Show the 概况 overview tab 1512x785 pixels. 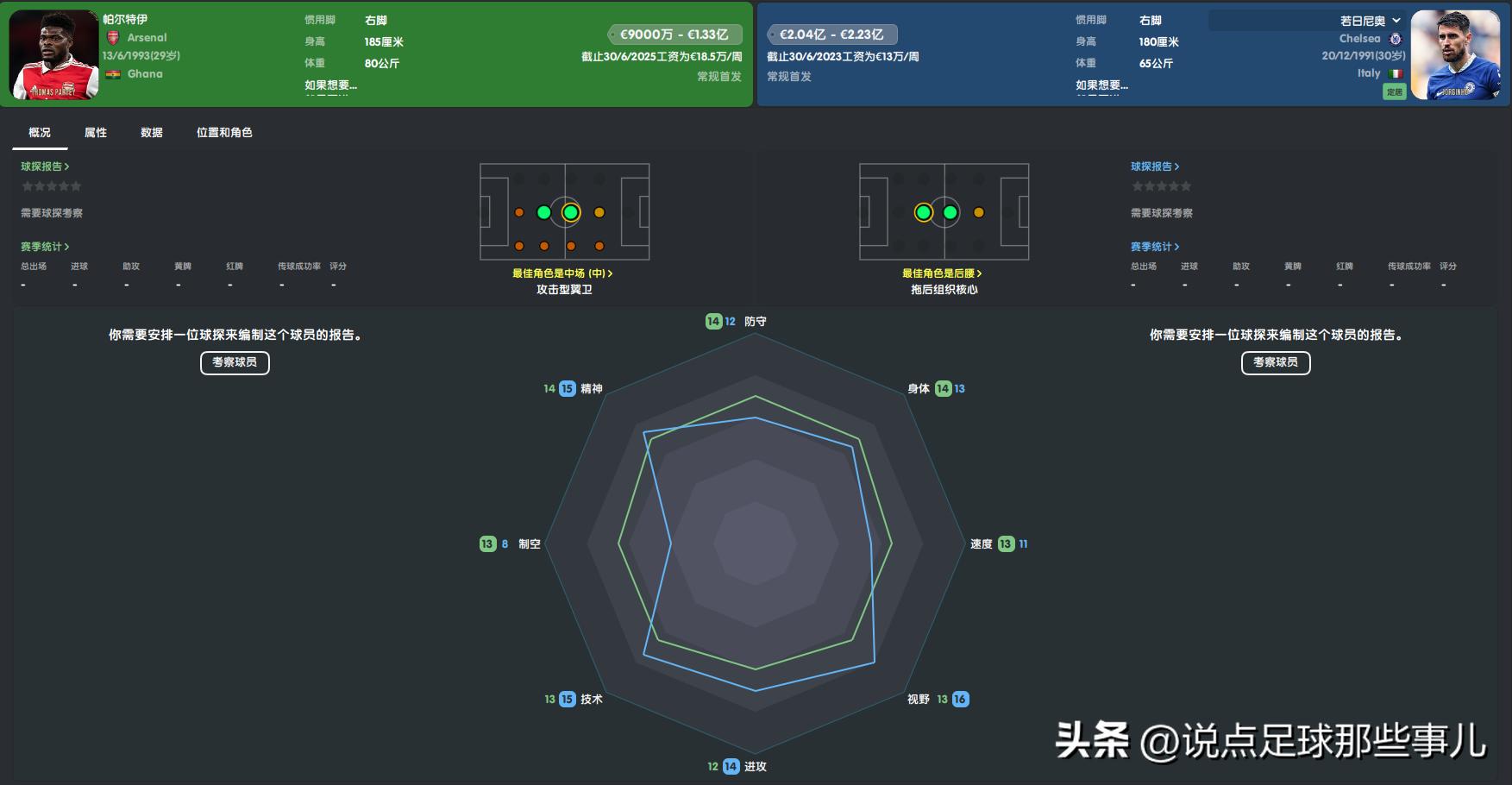tap(40, 133)
